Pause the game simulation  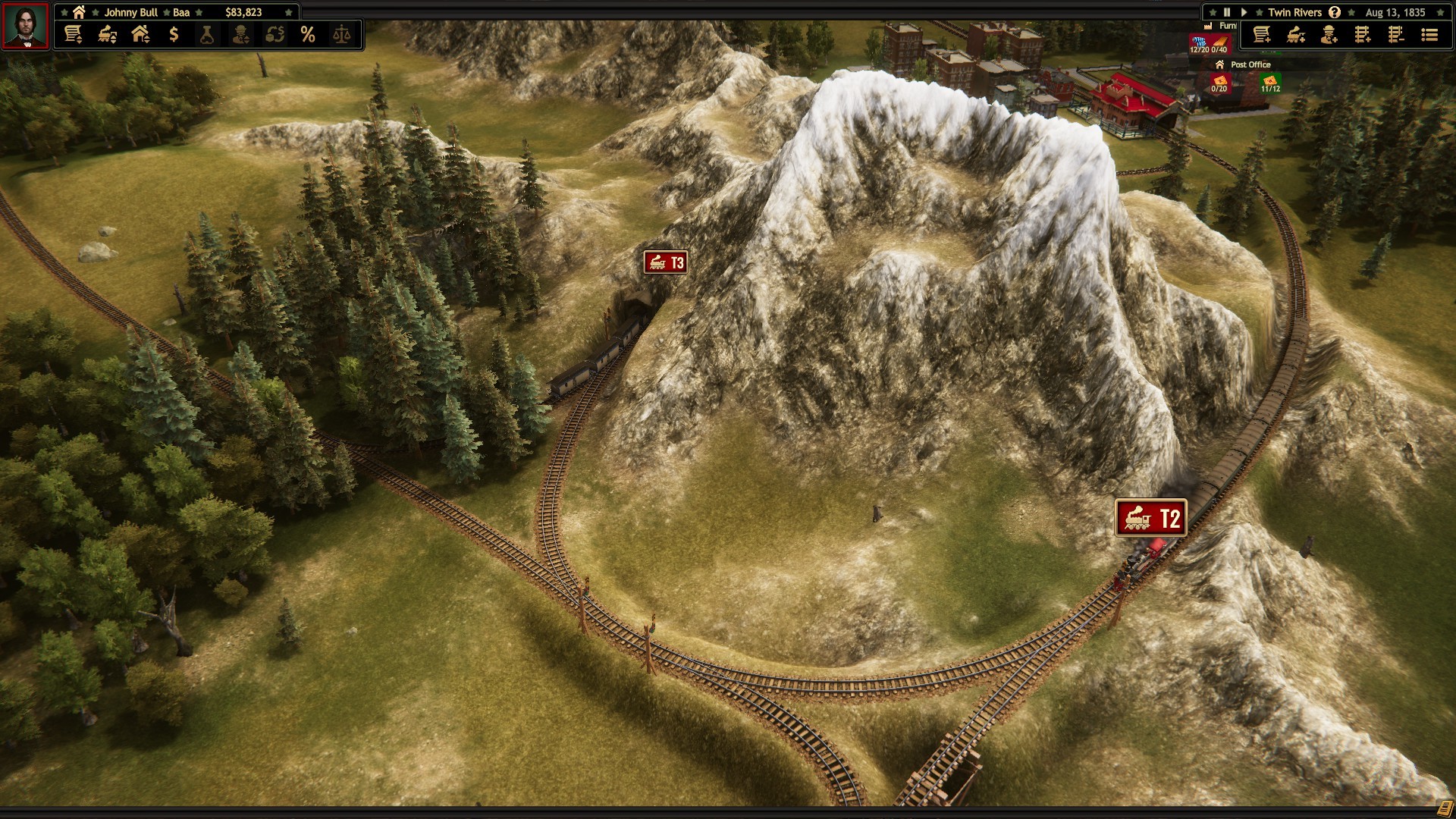point(1226,12)
